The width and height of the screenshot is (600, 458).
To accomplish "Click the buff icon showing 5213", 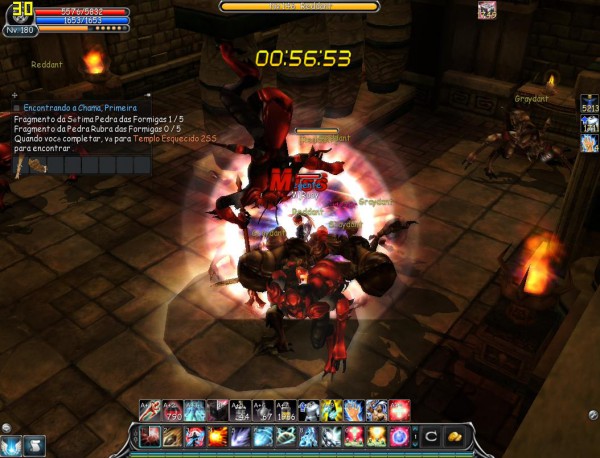I will click(x=589, y=102).
